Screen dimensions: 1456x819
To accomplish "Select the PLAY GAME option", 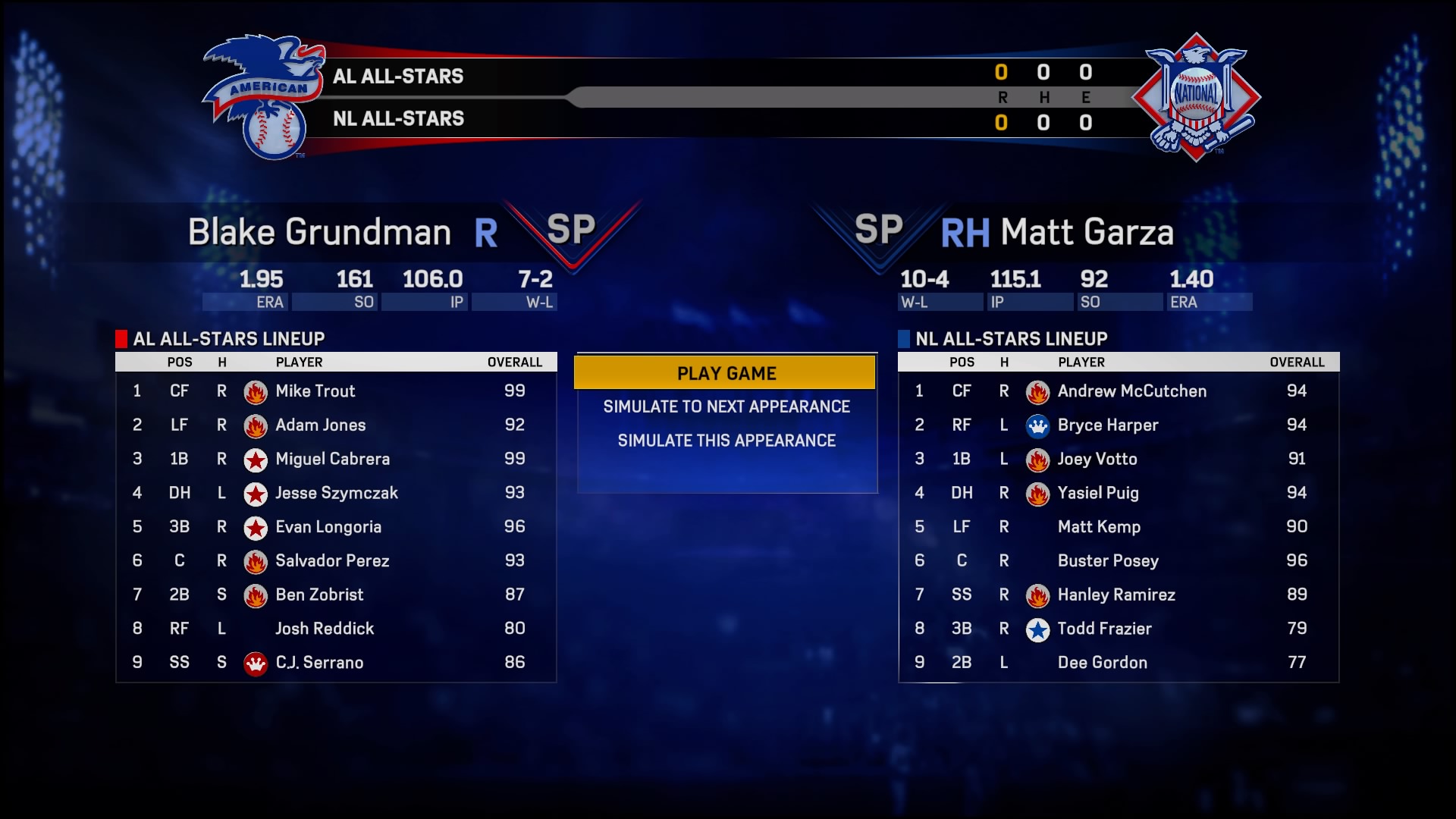I will point(726,372).
